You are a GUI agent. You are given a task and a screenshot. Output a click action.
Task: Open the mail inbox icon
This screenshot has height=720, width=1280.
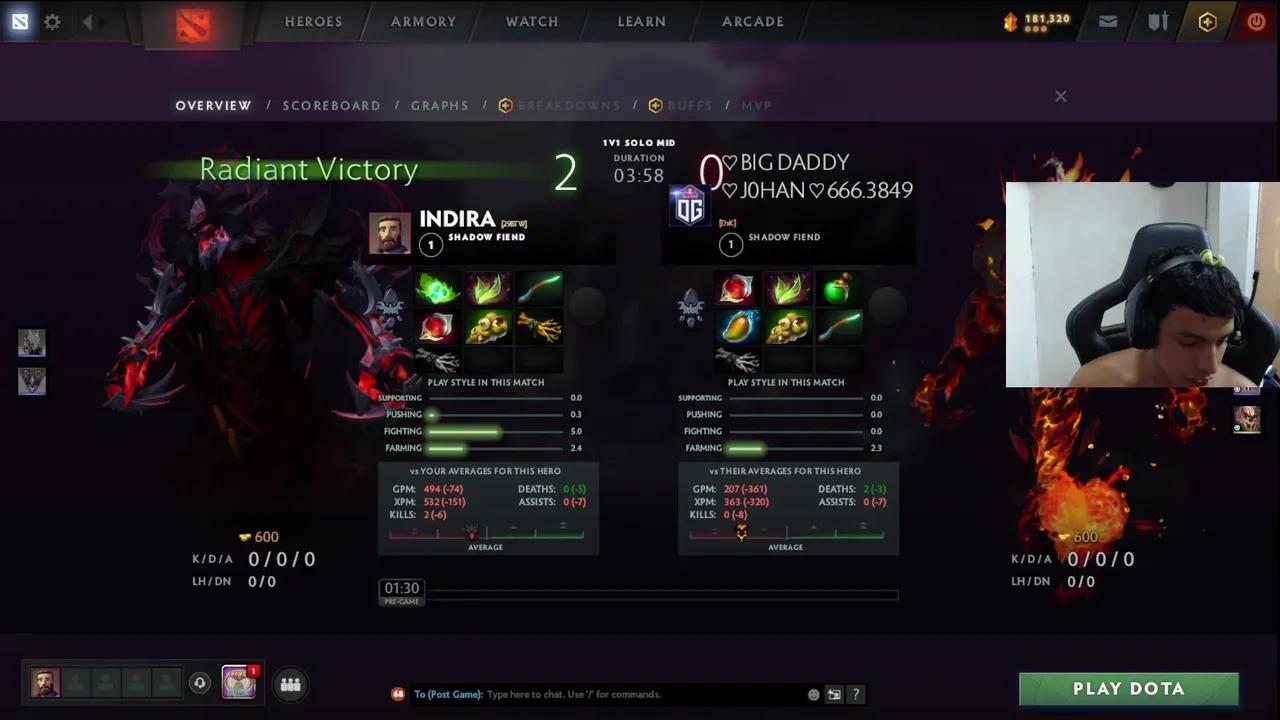[x=1108, y=21]
